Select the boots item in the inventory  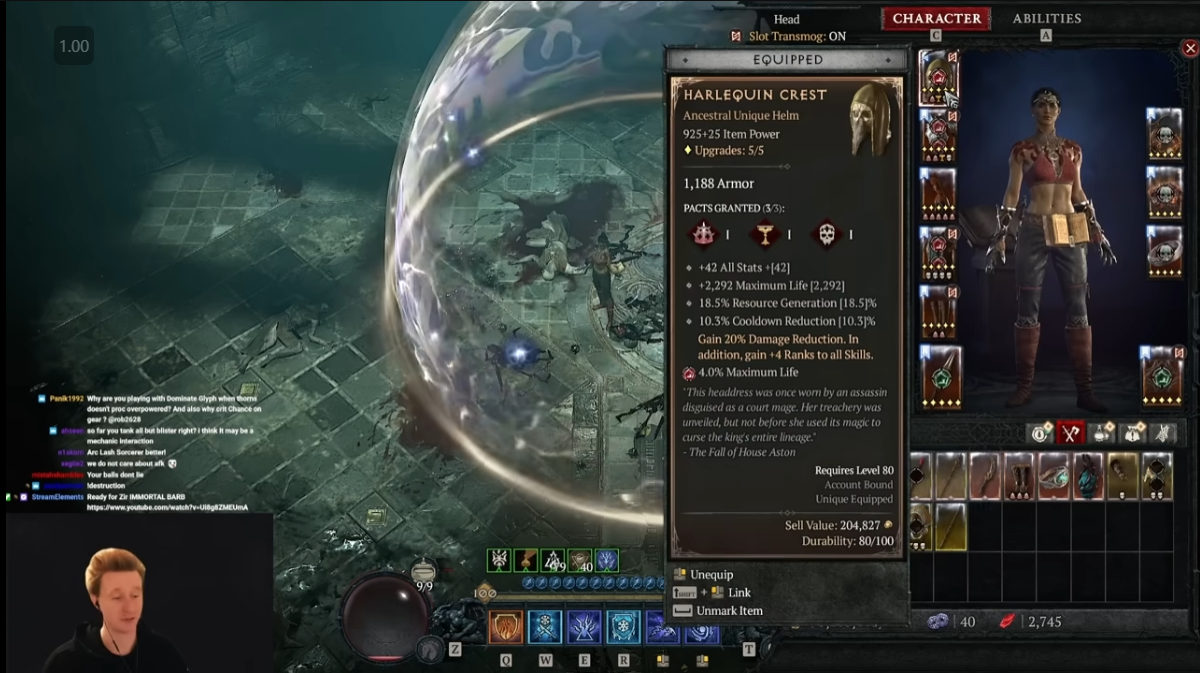pyautogui.click(x=1019, y=476)
